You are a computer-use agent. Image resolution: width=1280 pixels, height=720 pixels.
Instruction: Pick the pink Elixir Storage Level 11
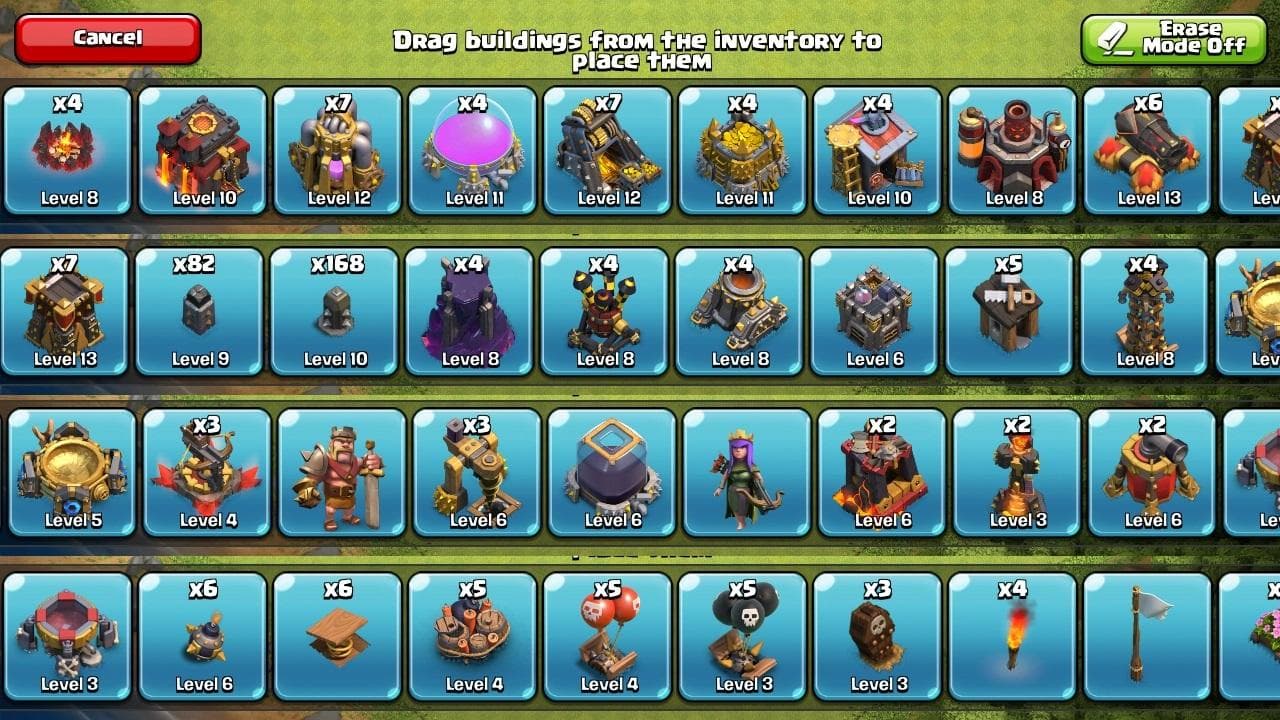473,150
